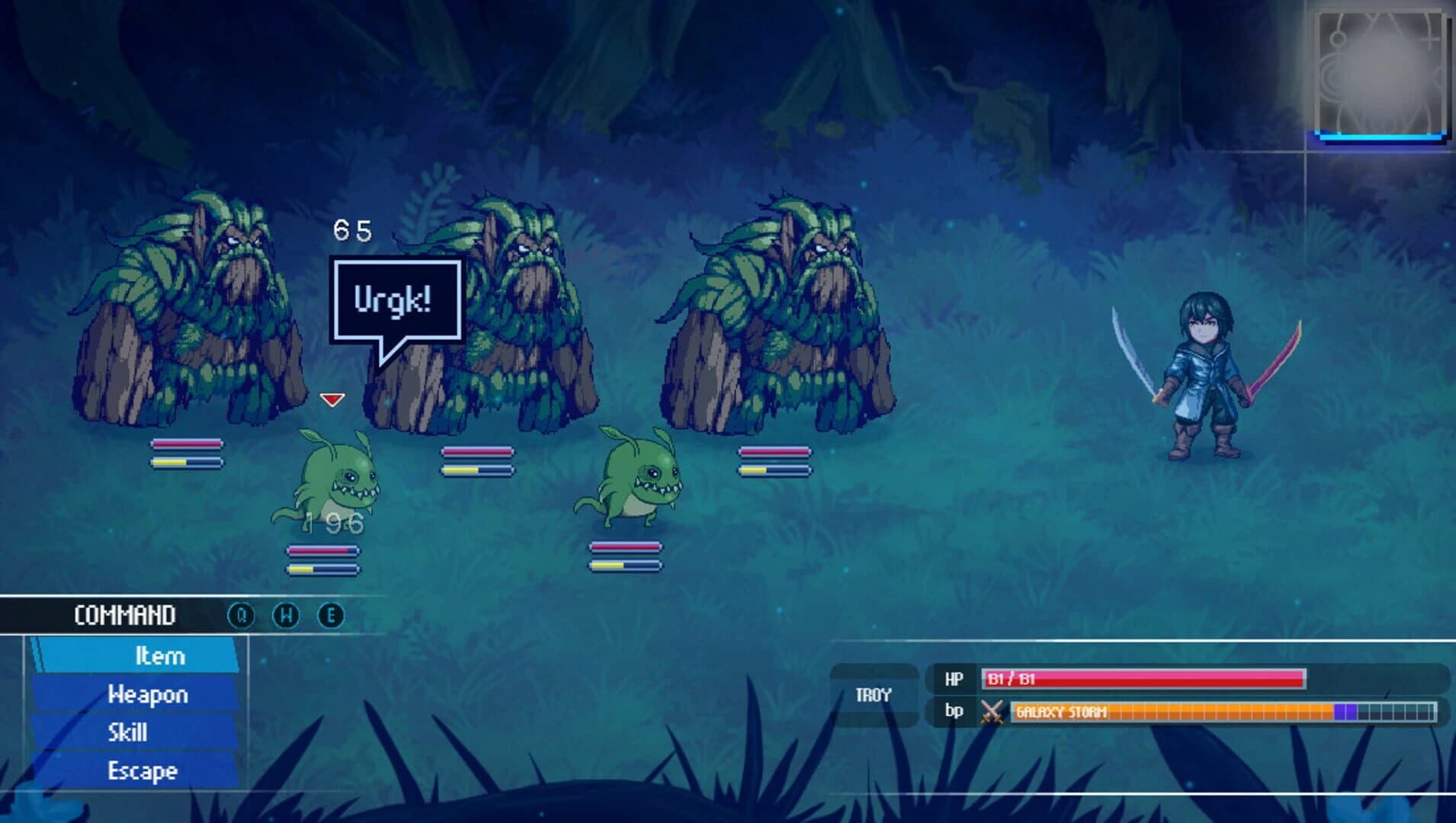The width and height of the screenshot is (1456, 823).
Task: Click the Urgk! speech bubble
Action: coord(395,299)
